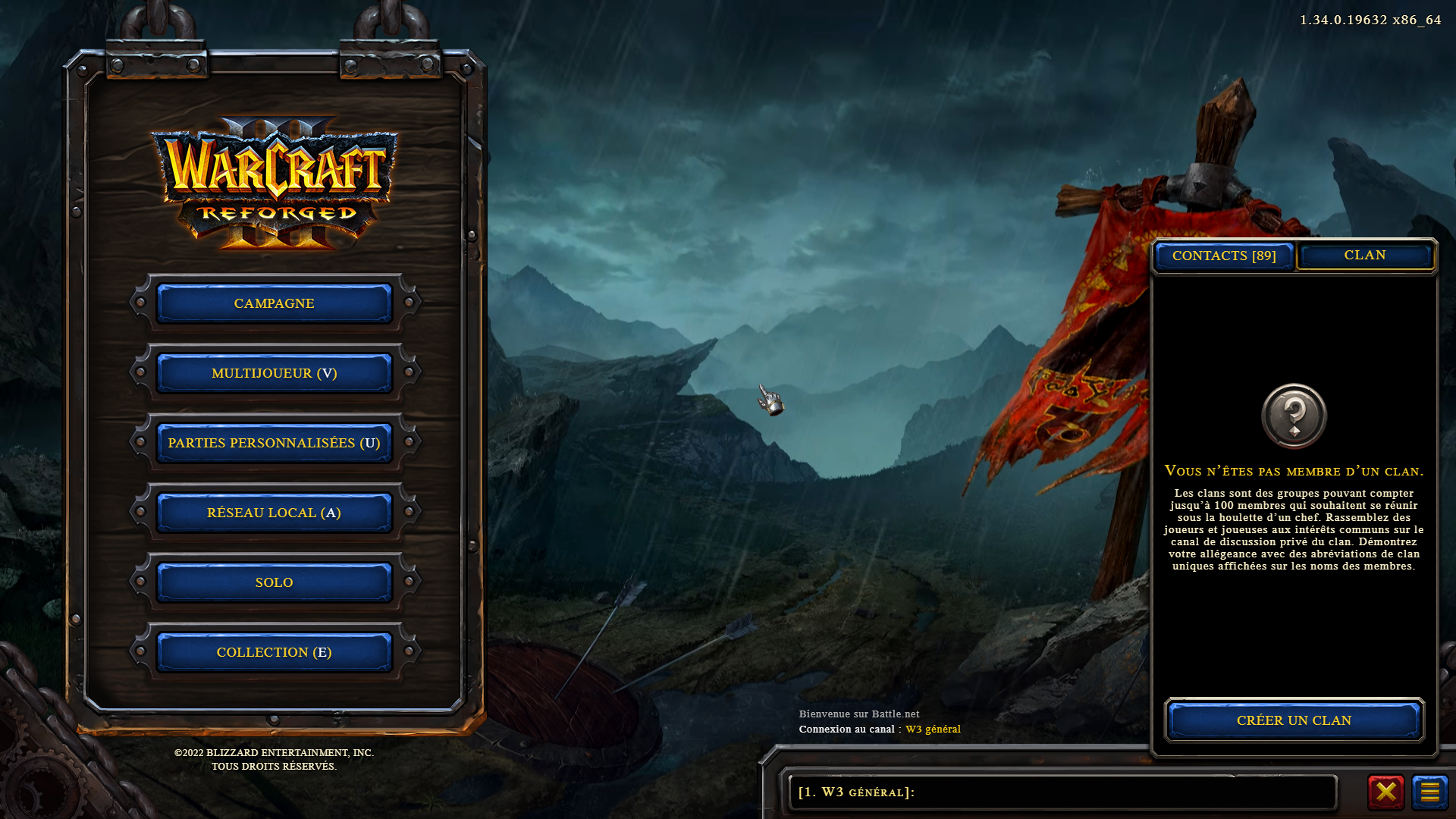Open the blue hamburger menu button

1429,792
